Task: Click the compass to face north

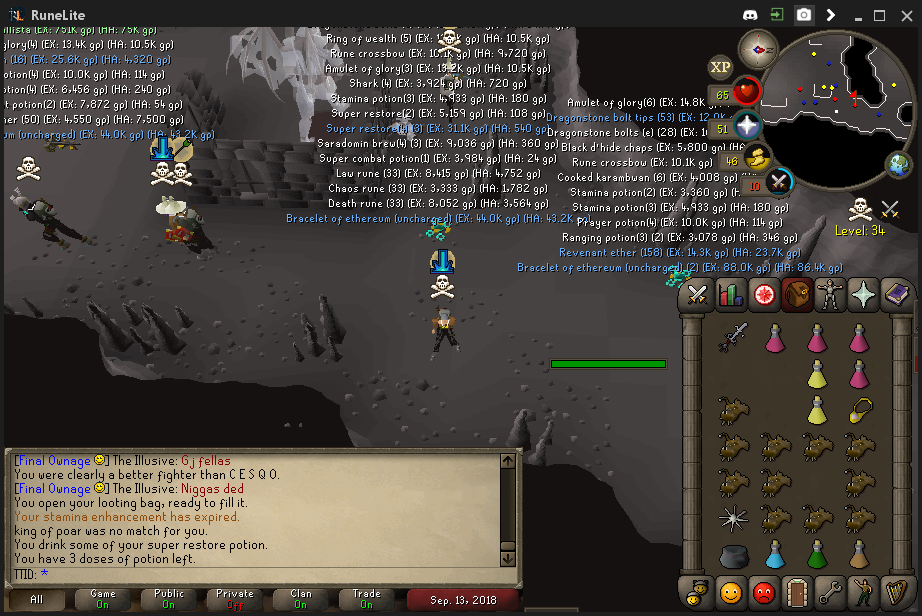Action: pos(757,48)
